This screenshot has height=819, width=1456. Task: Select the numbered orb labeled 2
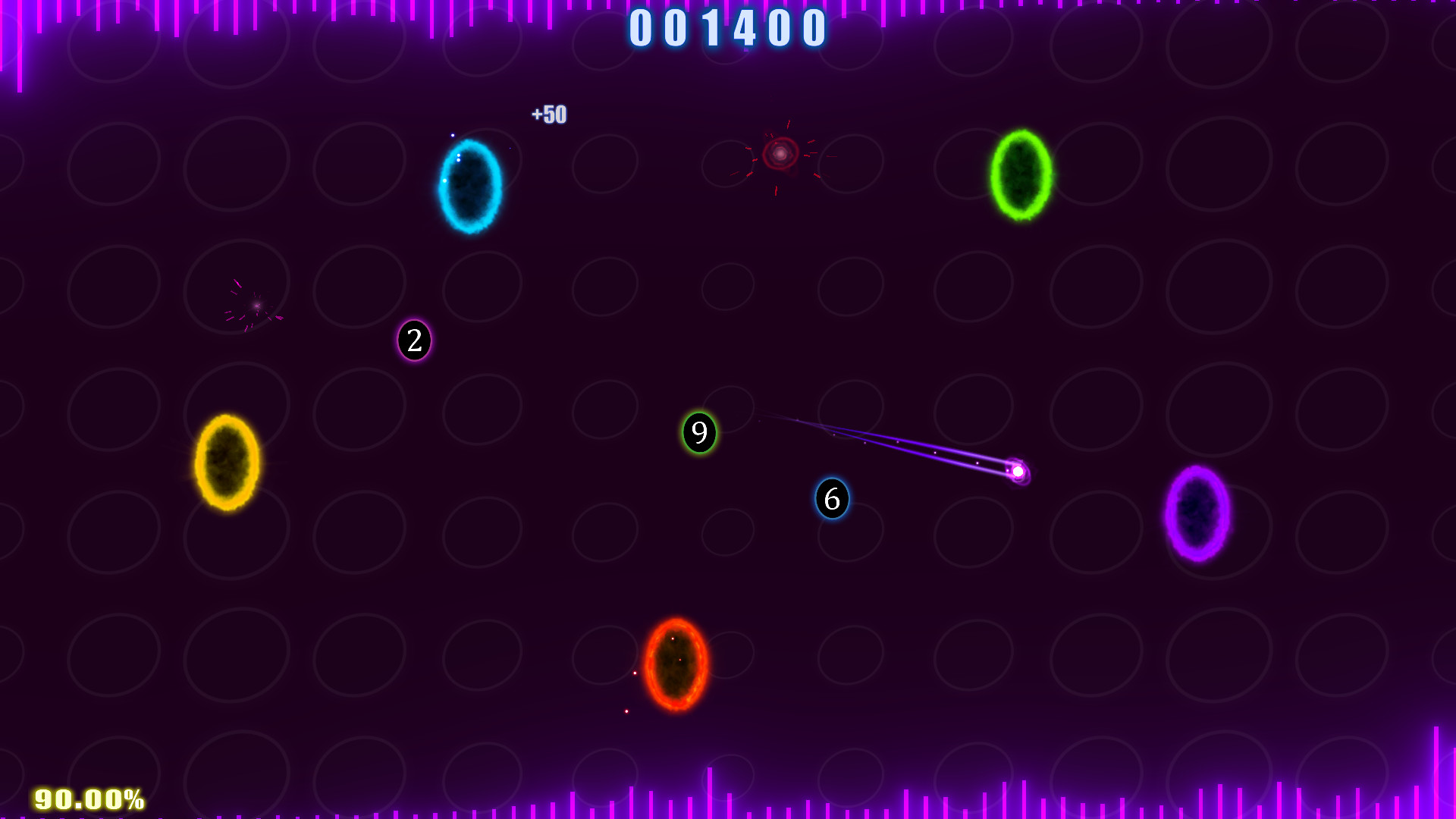click(414, 340)
